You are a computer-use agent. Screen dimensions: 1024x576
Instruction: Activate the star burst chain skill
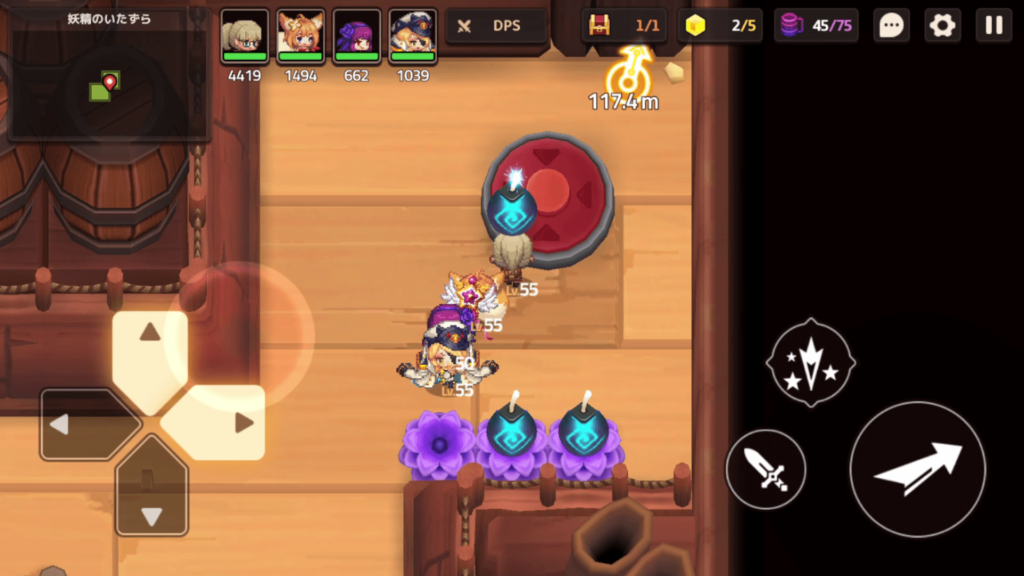point(810,362)
